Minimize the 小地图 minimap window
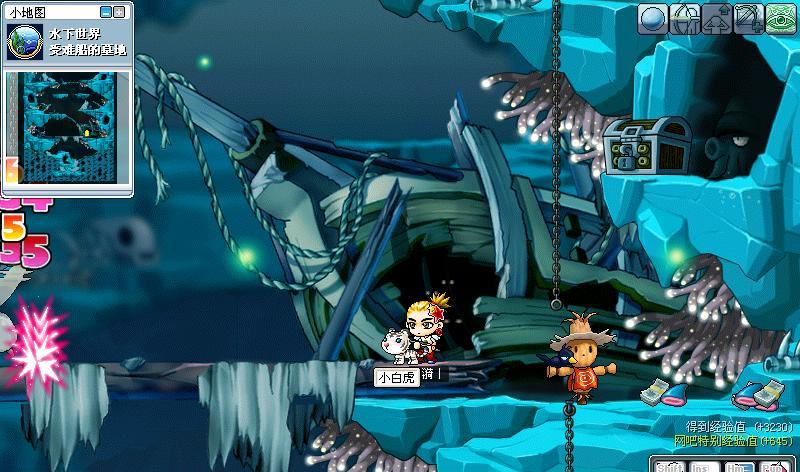 click(108, 12)
